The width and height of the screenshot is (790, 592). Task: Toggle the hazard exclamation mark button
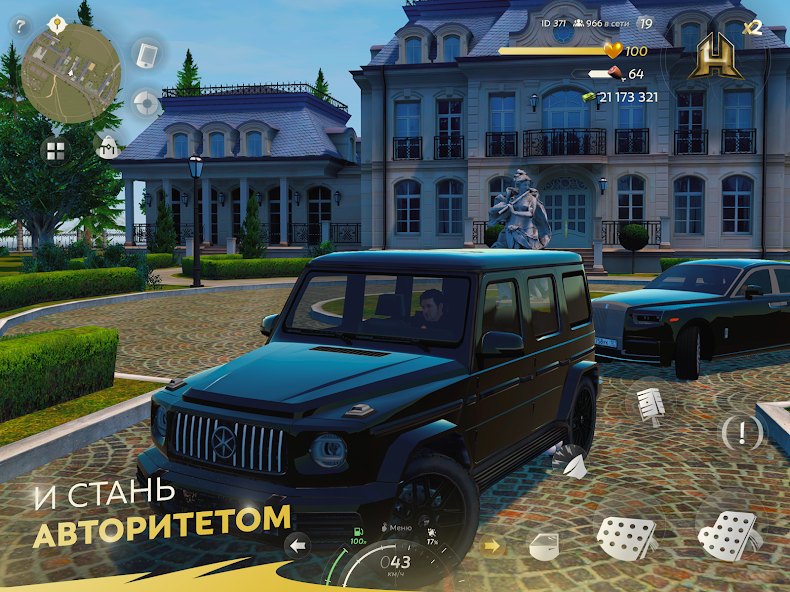[x=742, y=432]
